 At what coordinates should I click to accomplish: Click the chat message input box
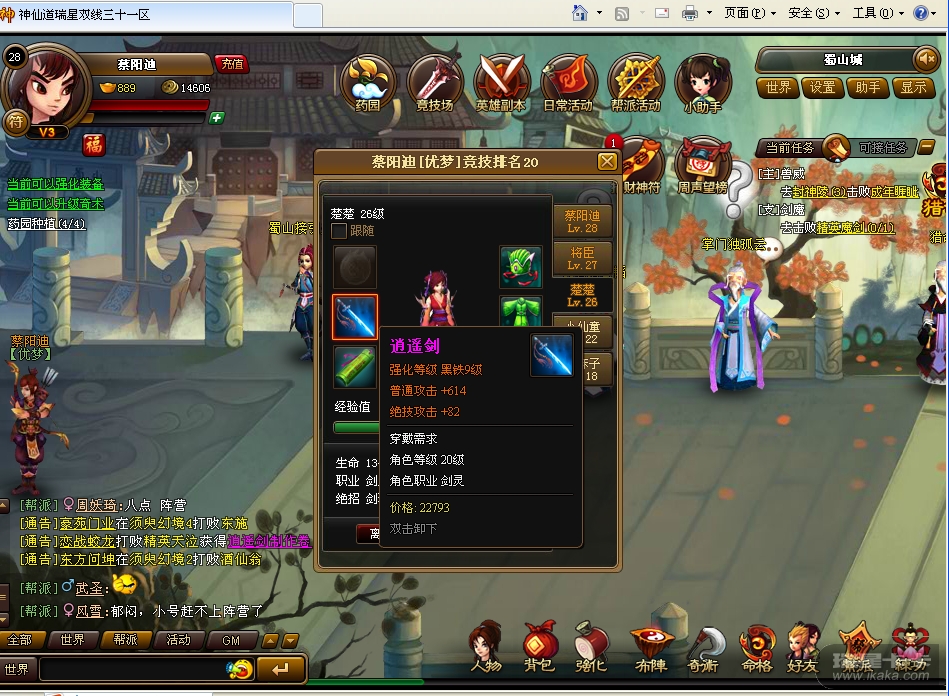click(x=135, y=669)
